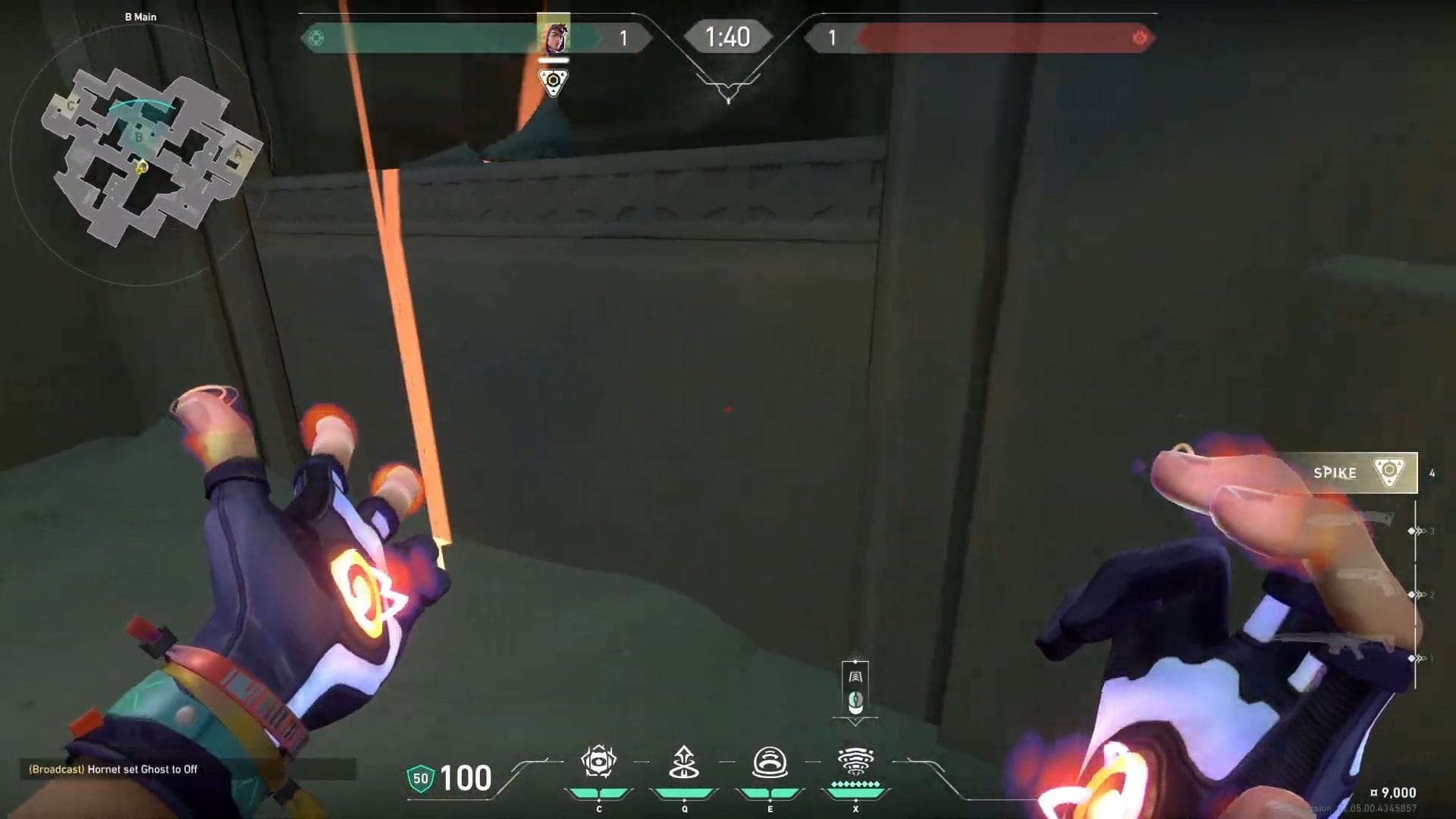Screen dimensions: 1456x819
Task: Click the 1:40 round timer
Action: click(x=727, y=36)
